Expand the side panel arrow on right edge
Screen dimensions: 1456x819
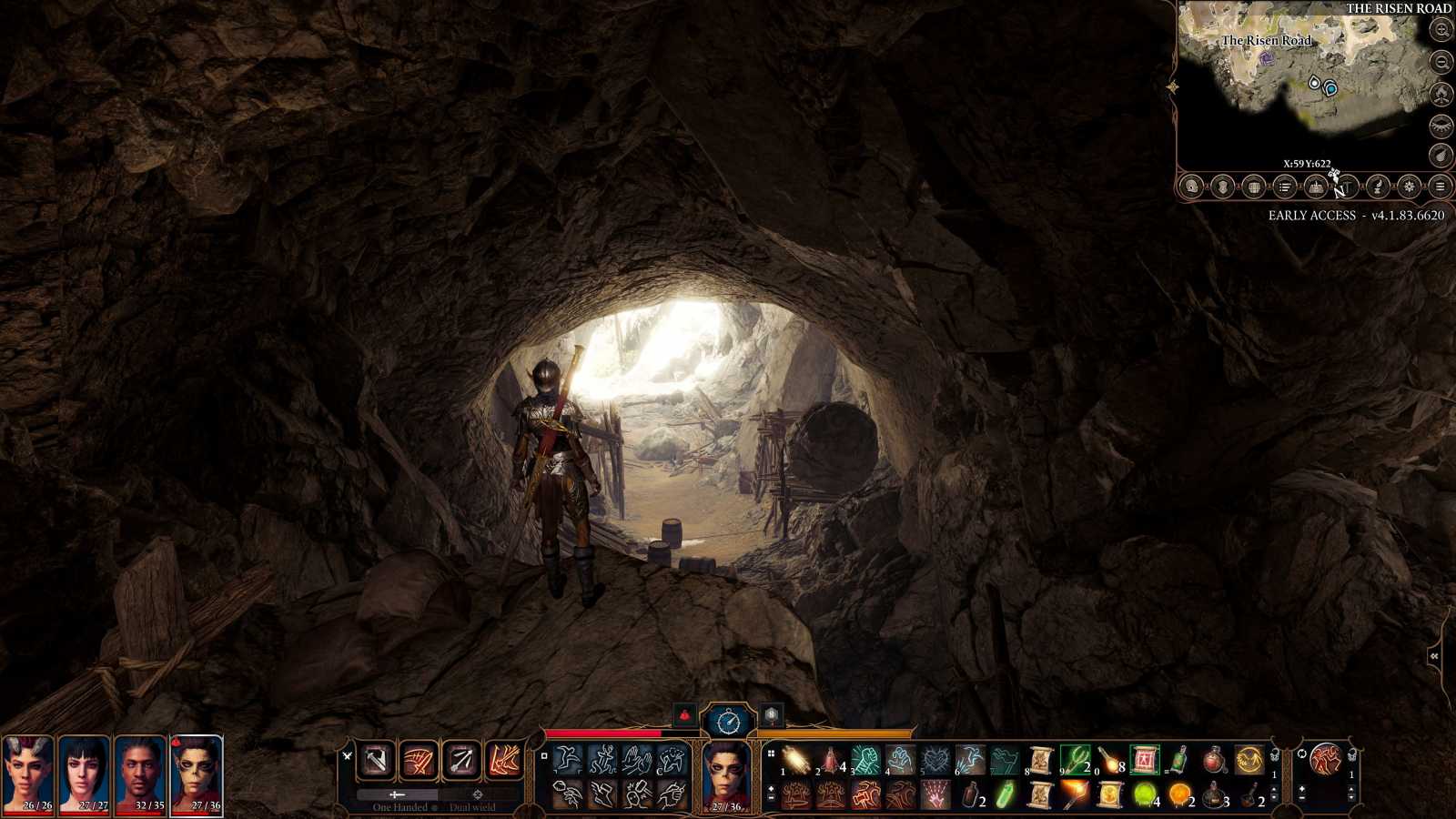(1435, 656)
